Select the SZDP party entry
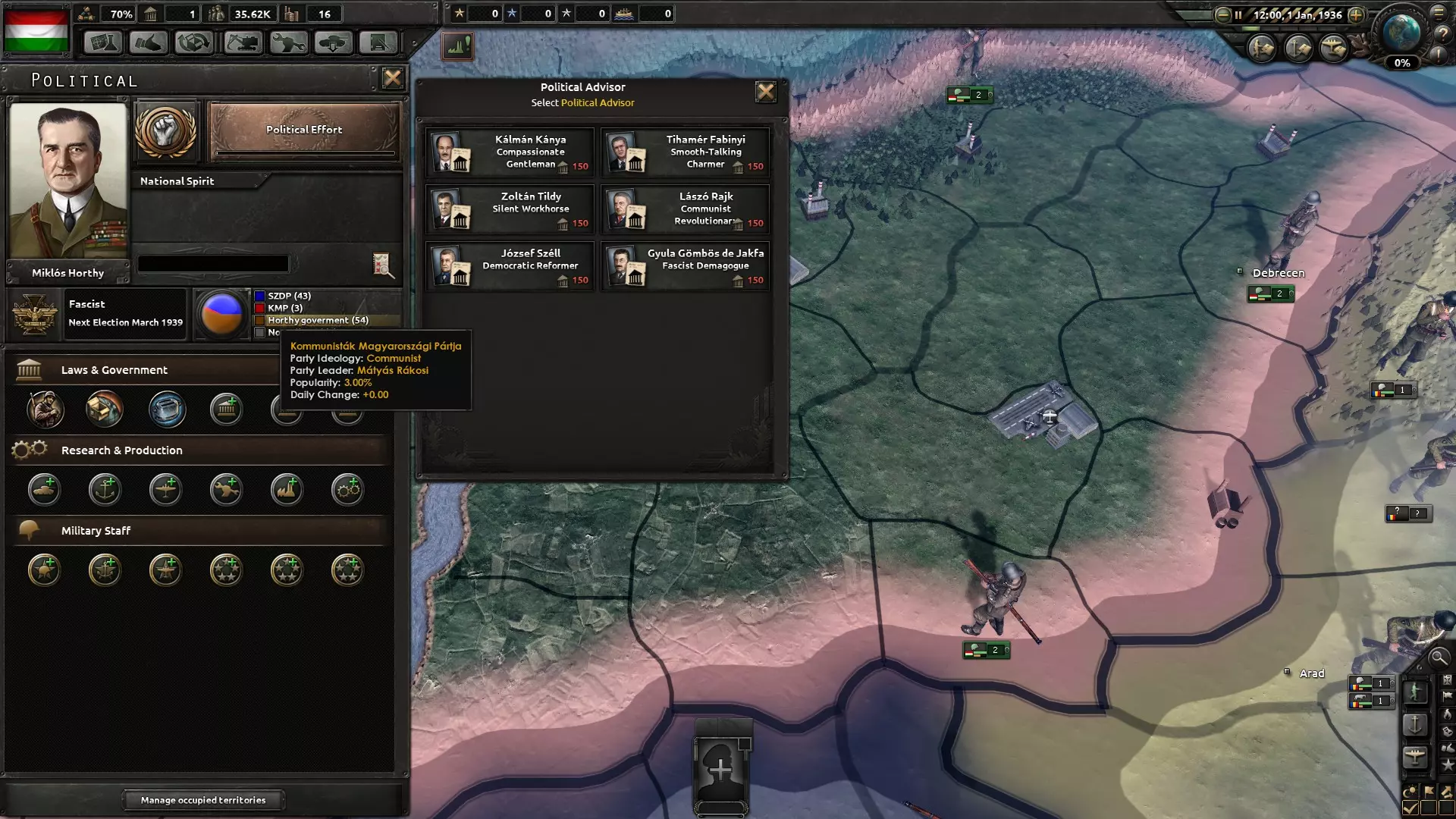The width and height of the screenshot is (1456, 819). click(288, 296)
